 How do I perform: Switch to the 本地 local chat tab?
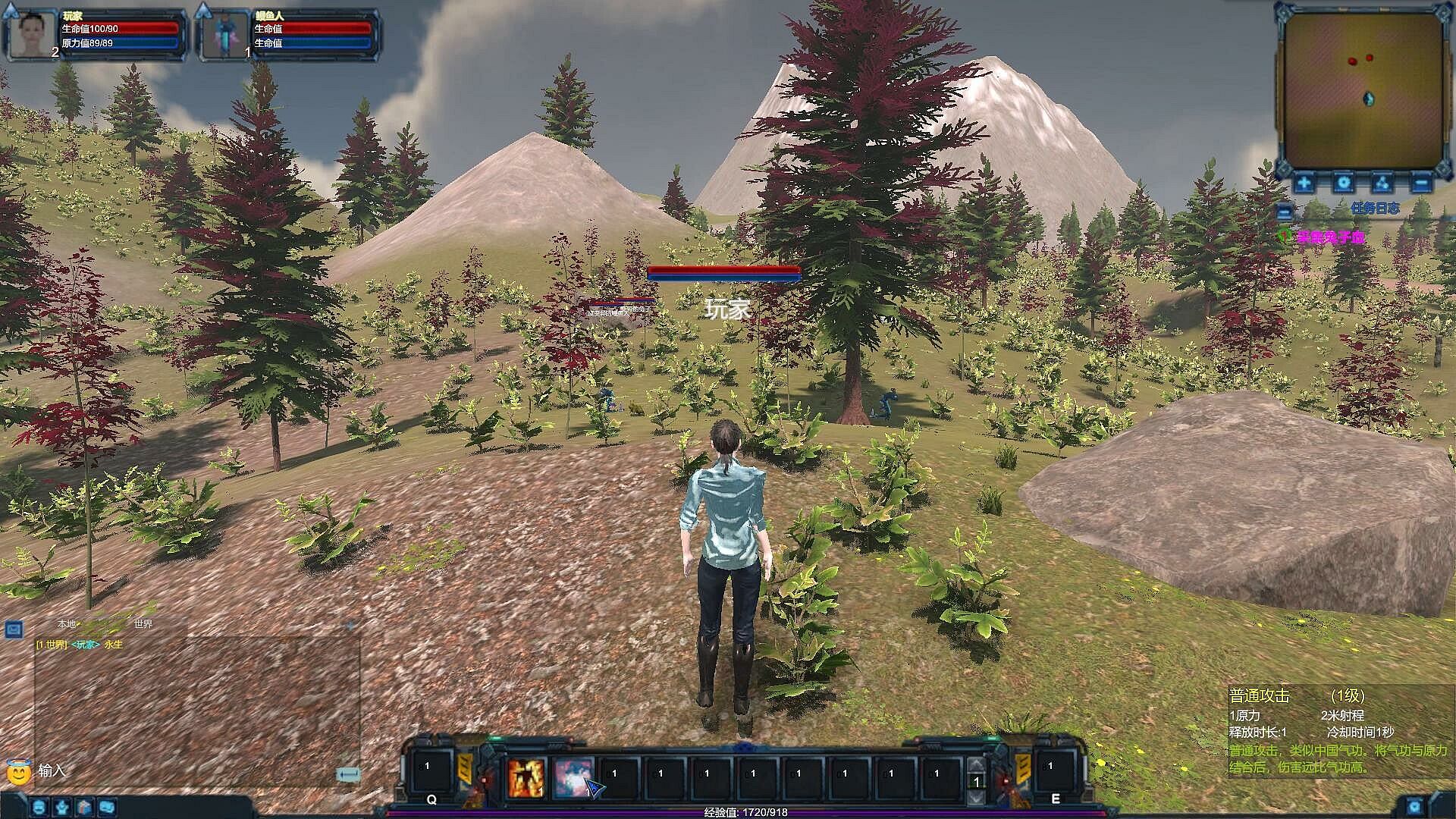pyautogui.click(x=67, y=624)
